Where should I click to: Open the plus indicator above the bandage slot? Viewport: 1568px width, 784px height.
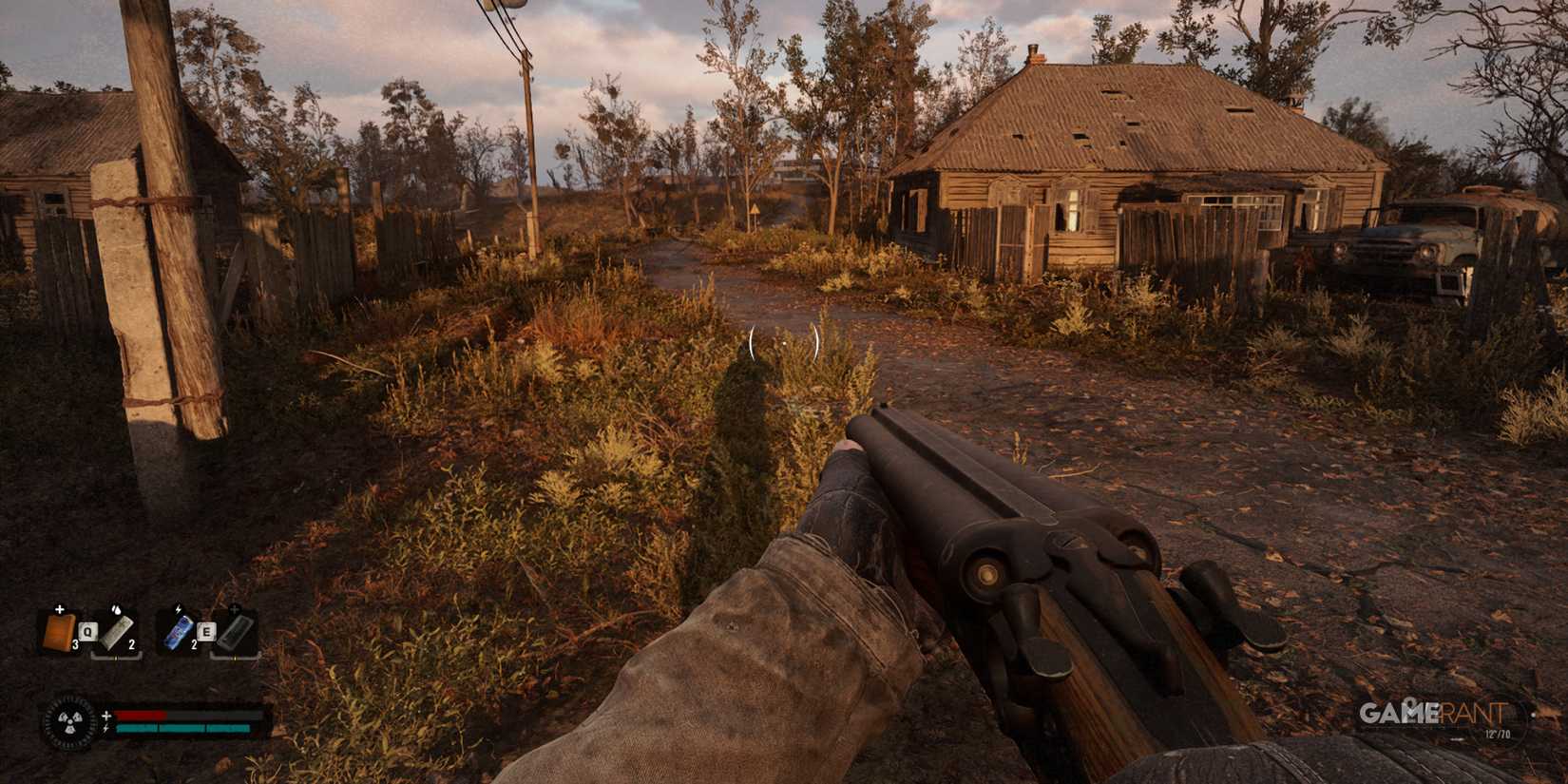(x=59, y=609)
